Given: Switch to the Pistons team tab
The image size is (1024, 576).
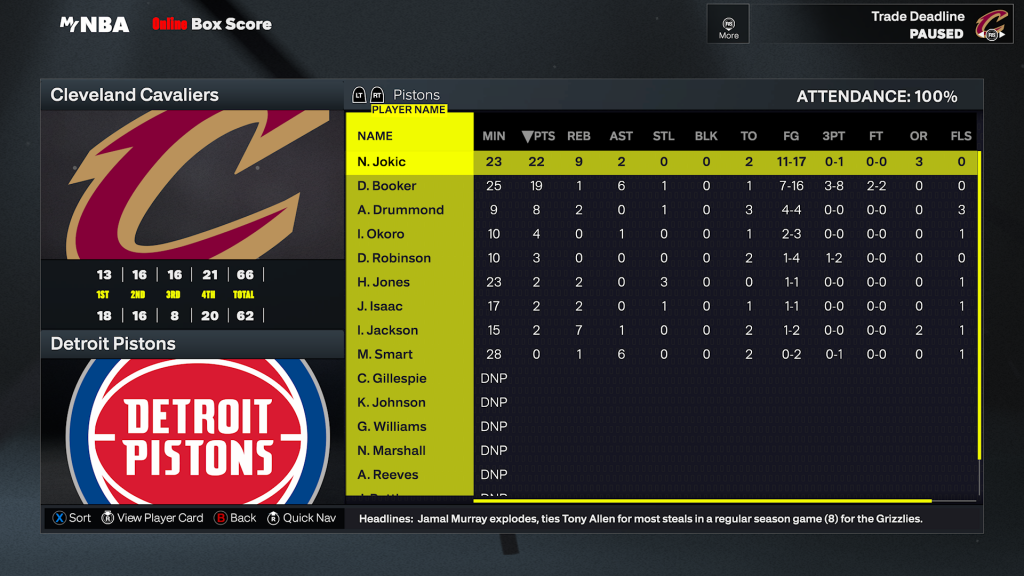Looking at the screenshot, I should point(415,95).
